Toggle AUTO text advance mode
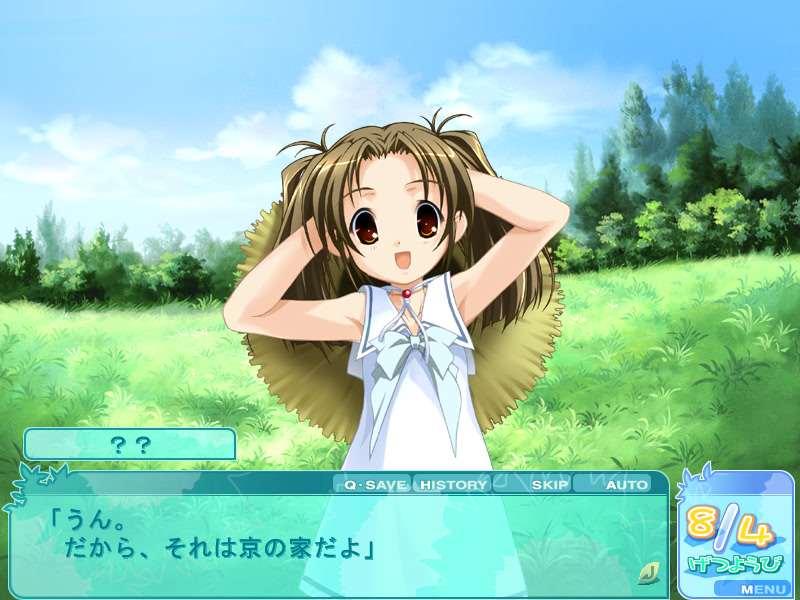800x600 pixels. click(x=627, y=485)
